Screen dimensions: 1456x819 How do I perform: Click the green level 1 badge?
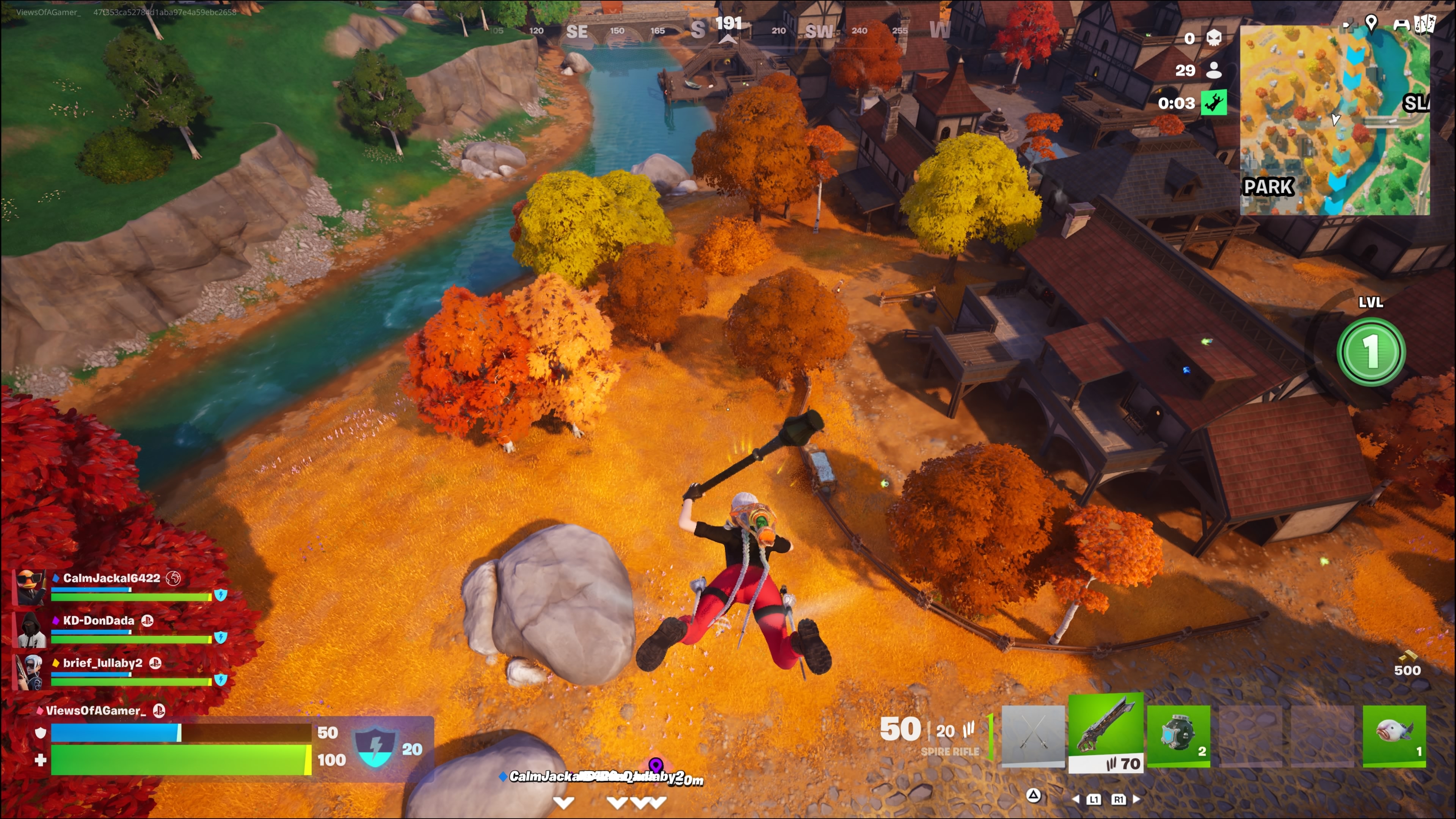[1371, 351]
